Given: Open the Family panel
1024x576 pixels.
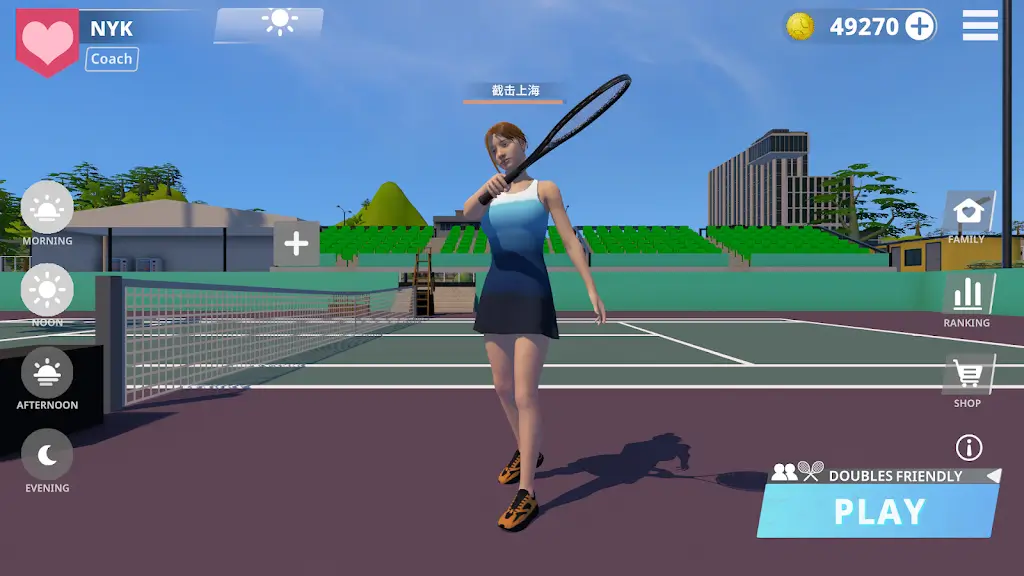Looking at the screenshot, I should pyautogui.click(x=967, y=216).
